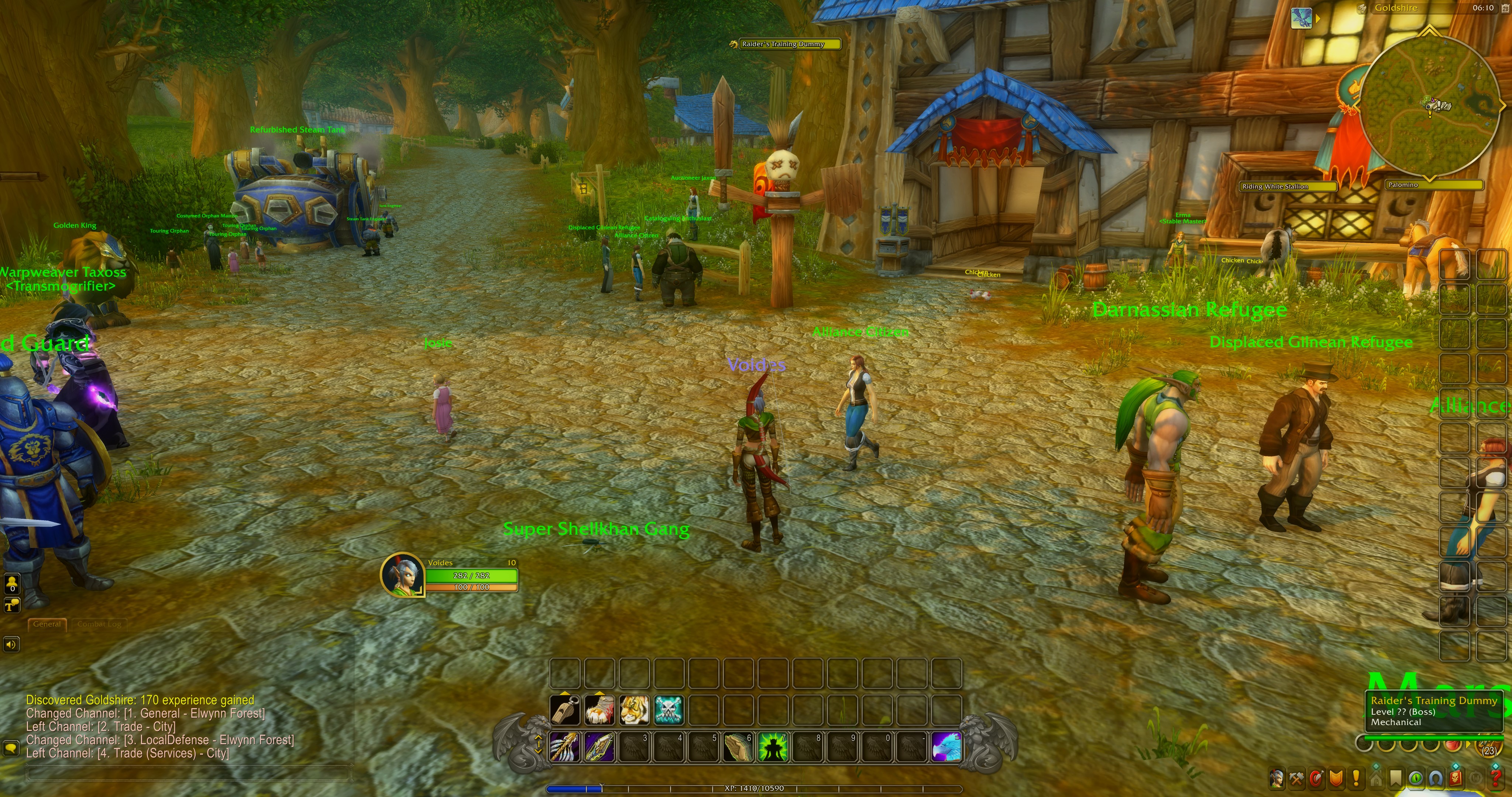Image resolution: width=1512 pixels, height=797 pixels.
Task: Open the Talents crossed hammers icon
Action: (1296, 778)
